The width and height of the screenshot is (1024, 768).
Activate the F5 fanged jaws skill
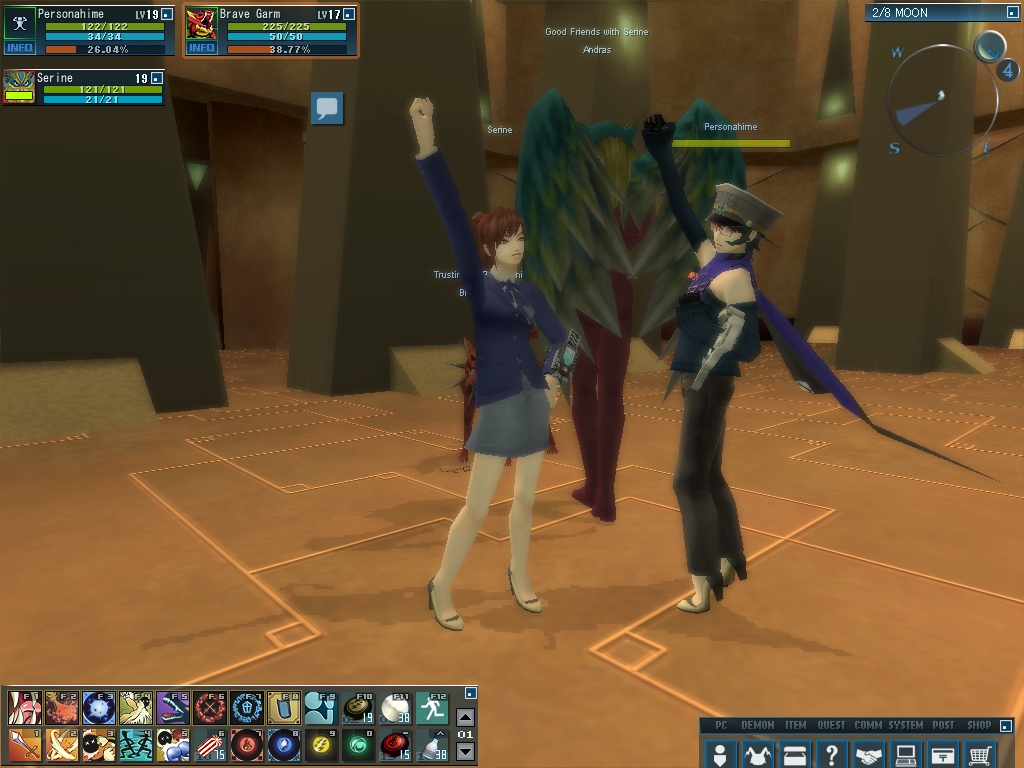[x=172, y=708]
